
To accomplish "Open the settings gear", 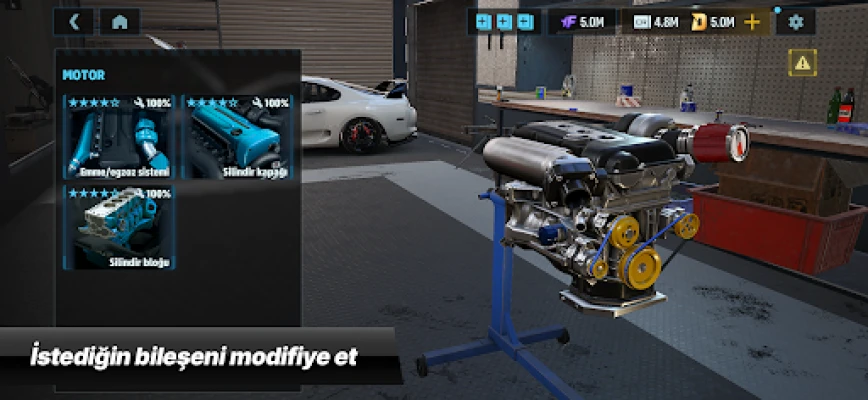I will 796,21.
